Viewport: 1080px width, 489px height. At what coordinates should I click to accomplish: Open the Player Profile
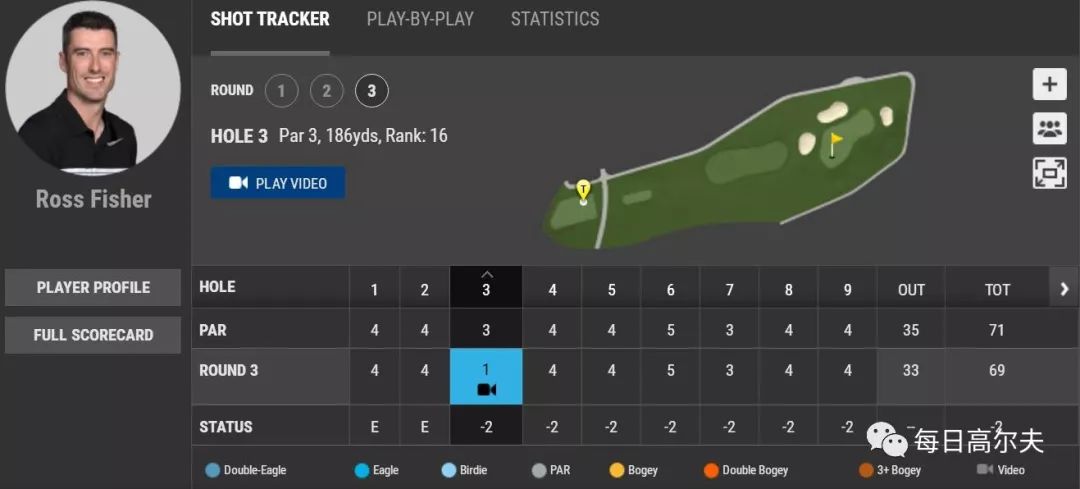[x=93, y=287]
